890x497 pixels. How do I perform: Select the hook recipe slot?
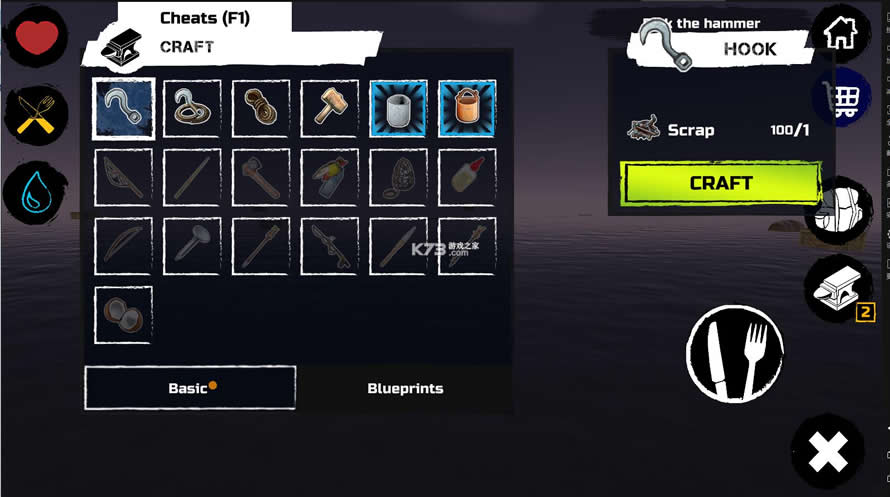tap(124, 108)
